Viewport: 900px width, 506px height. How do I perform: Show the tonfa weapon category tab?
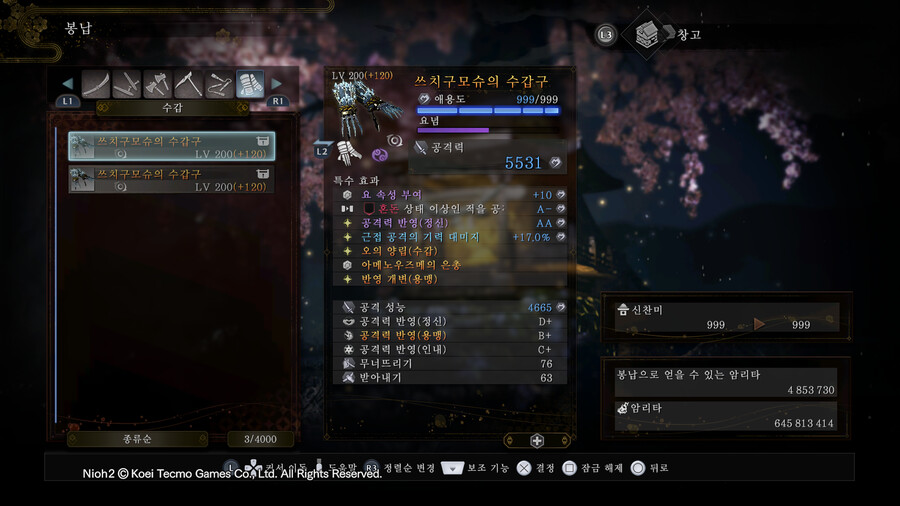tap(220, 84)
